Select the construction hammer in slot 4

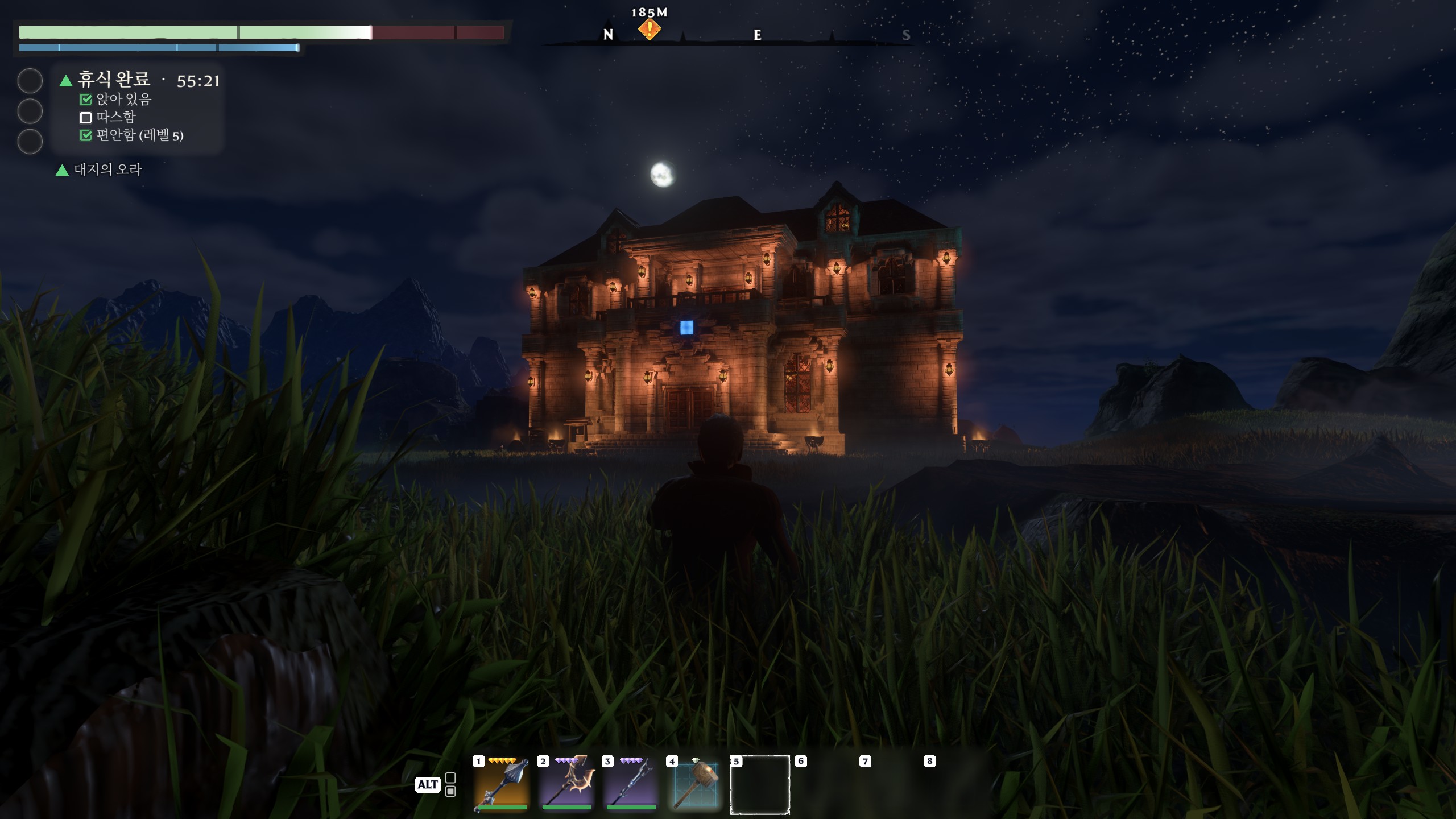(695, 785)
